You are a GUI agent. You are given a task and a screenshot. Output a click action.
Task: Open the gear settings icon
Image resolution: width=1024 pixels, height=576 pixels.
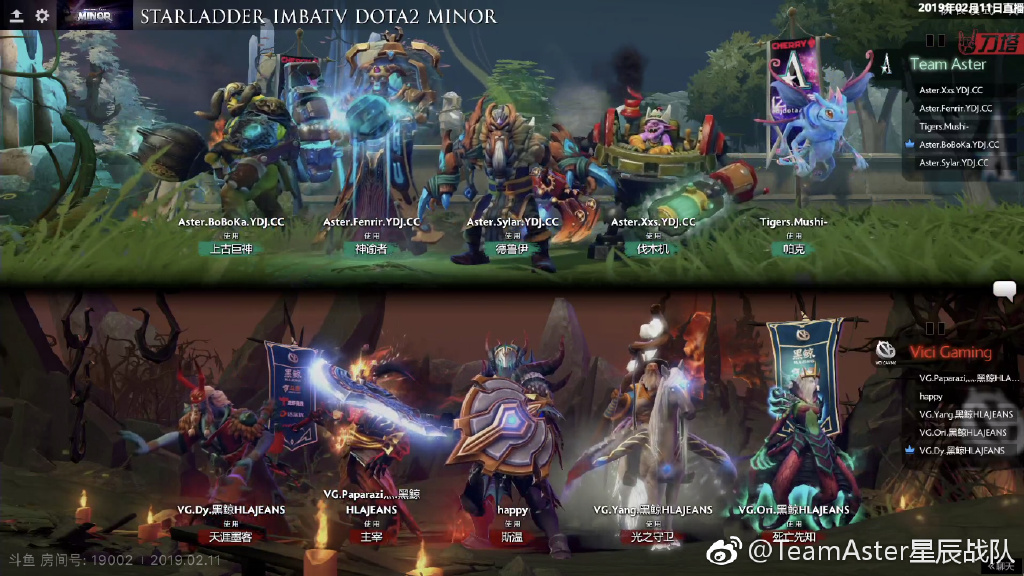click(x=42, y=16)
